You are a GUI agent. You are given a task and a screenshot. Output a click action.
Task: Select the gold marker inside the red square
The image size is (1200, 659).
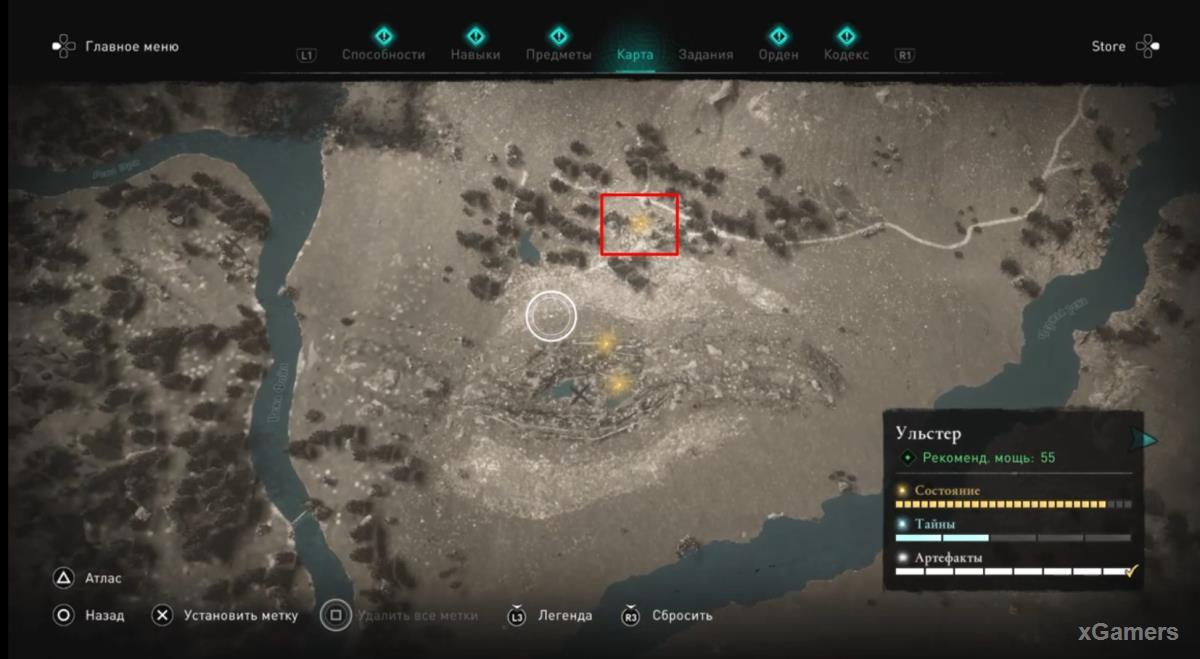click(640, 222)
